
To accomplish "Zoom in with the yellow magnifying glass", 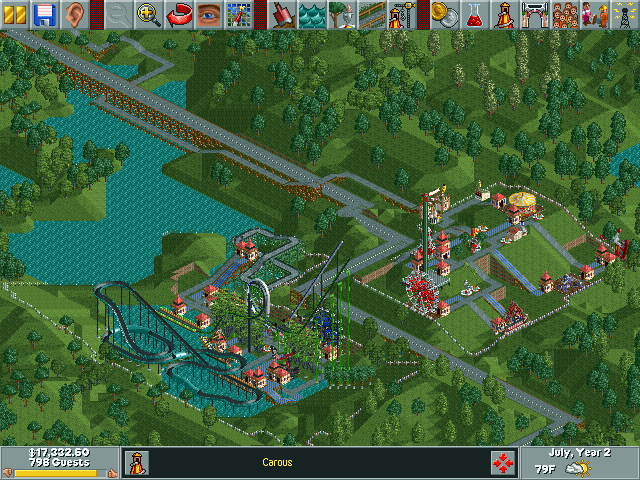I will click(149, 14).
